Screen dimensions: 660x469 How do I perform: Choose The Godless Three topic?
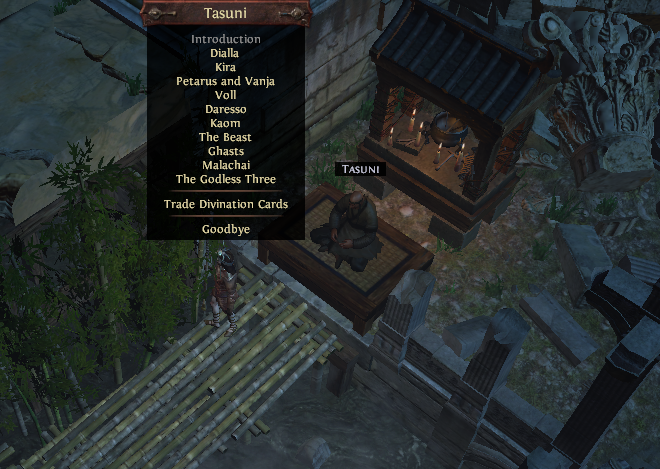tap(226, 180)
